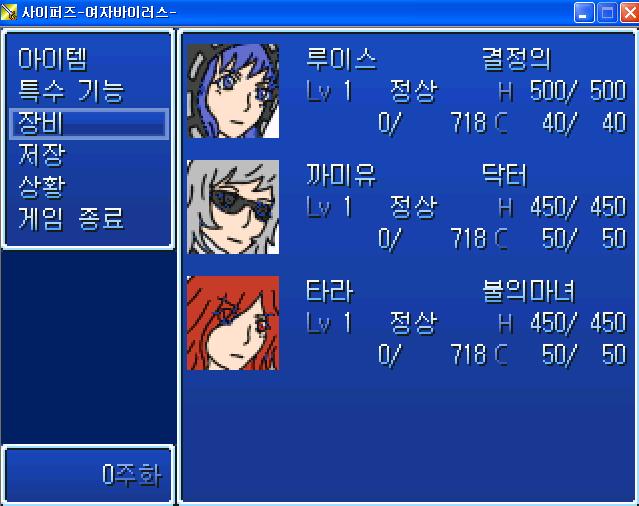Select the 특수 기능 menu option
Image resolution: width=639 pixels, height=506 pixels.
(70, 91)
